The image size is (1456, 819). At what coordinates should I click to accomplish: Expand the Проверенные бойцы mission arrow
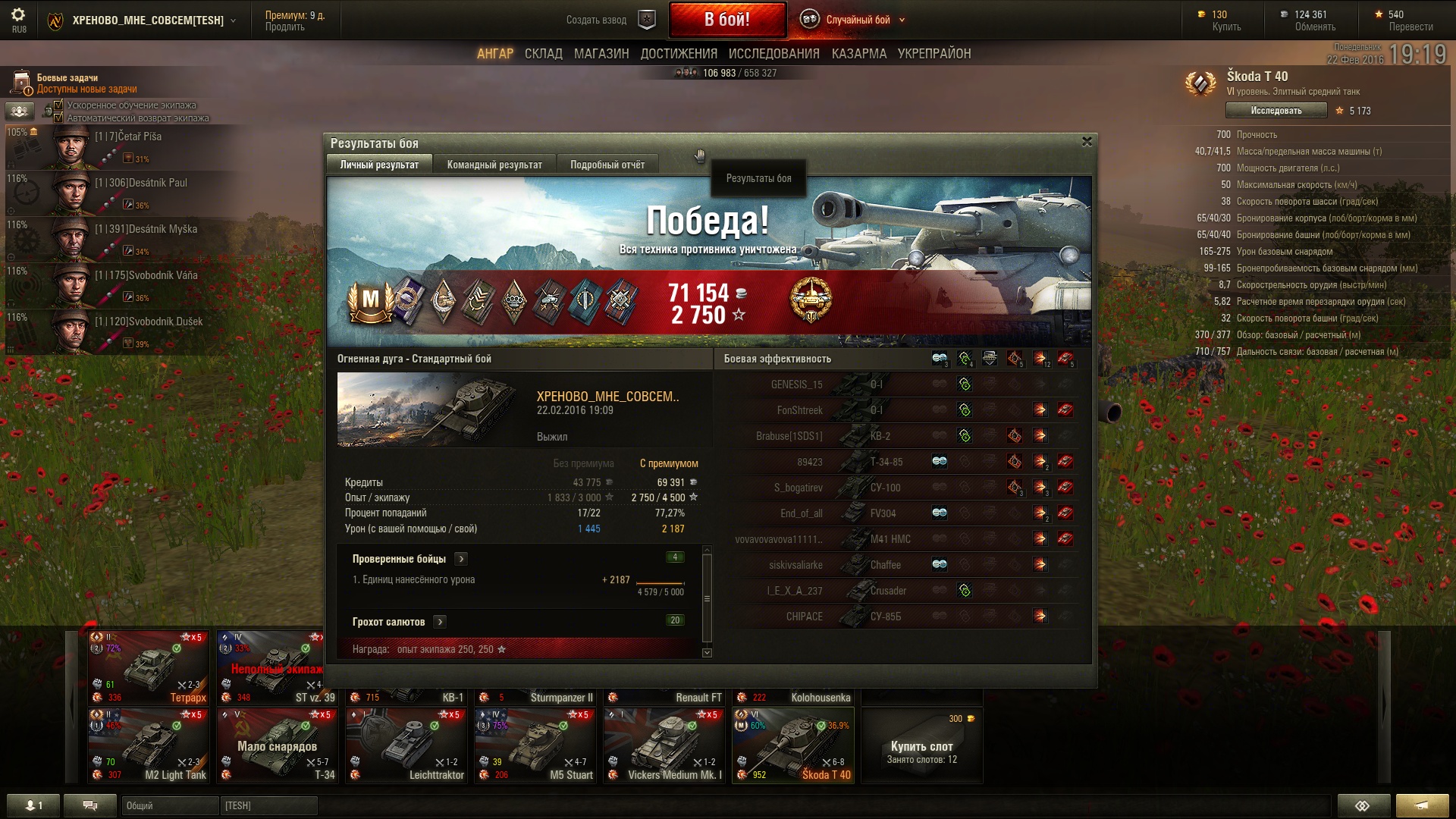coord(461,559)
